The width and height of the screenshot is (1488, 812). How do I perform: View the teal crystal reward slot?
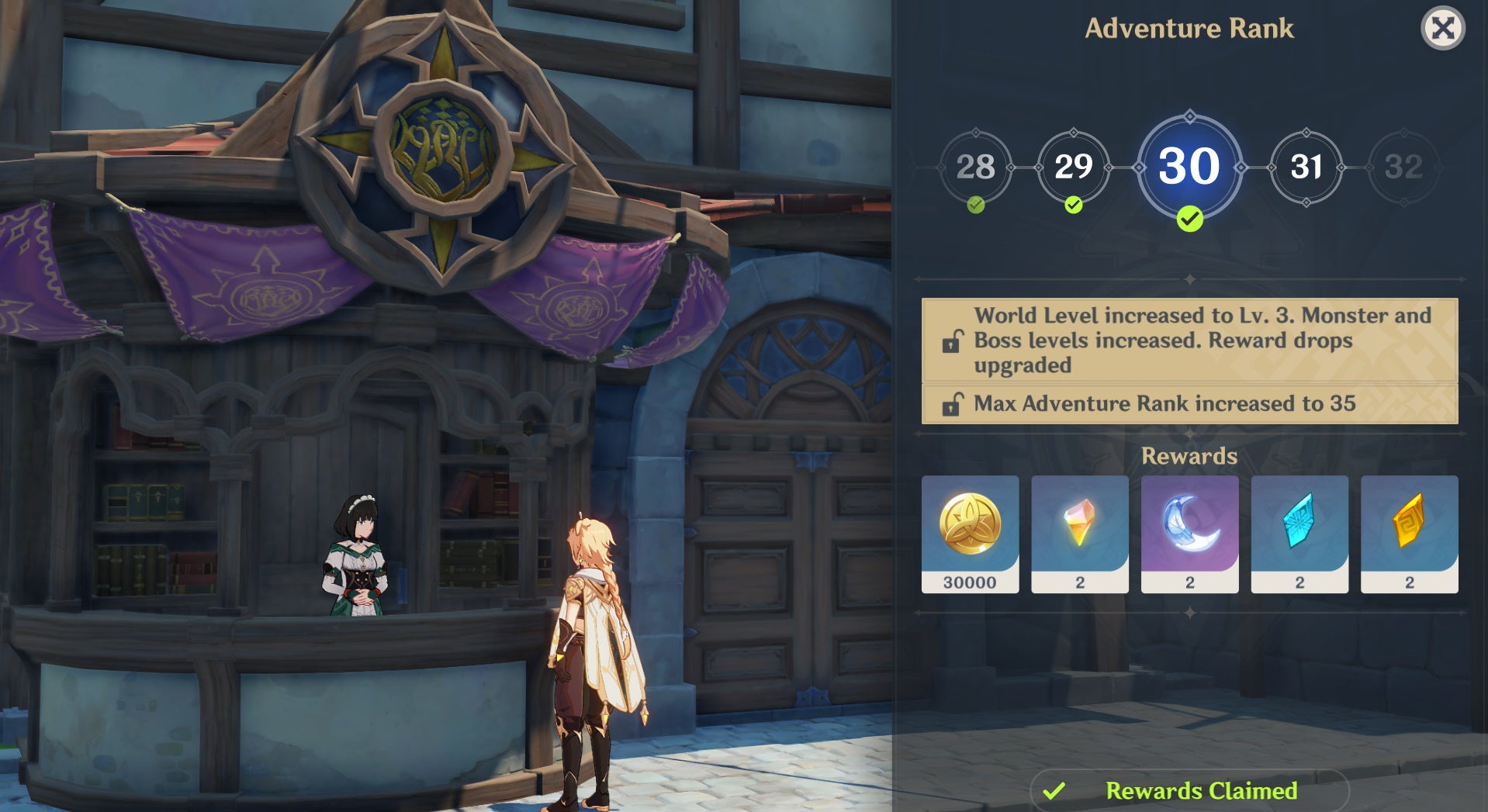[1299, 534]
